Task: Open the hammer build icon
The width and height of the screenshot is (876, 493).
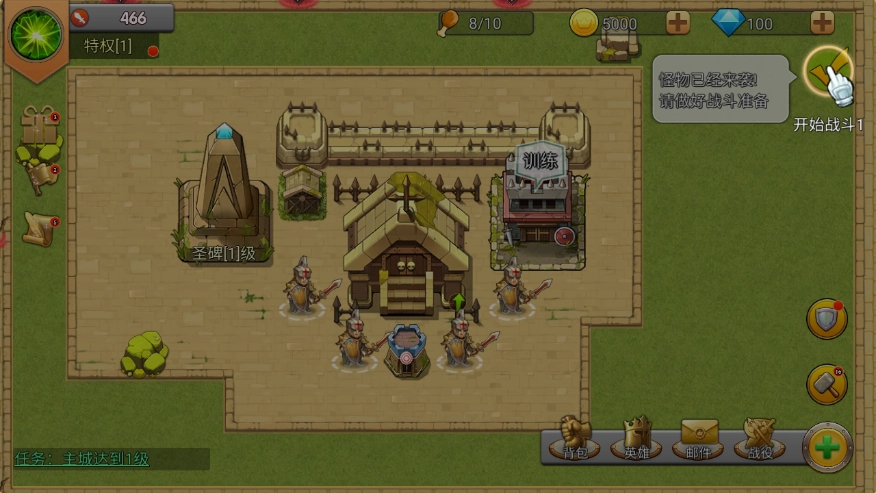Action: (827, 384)
